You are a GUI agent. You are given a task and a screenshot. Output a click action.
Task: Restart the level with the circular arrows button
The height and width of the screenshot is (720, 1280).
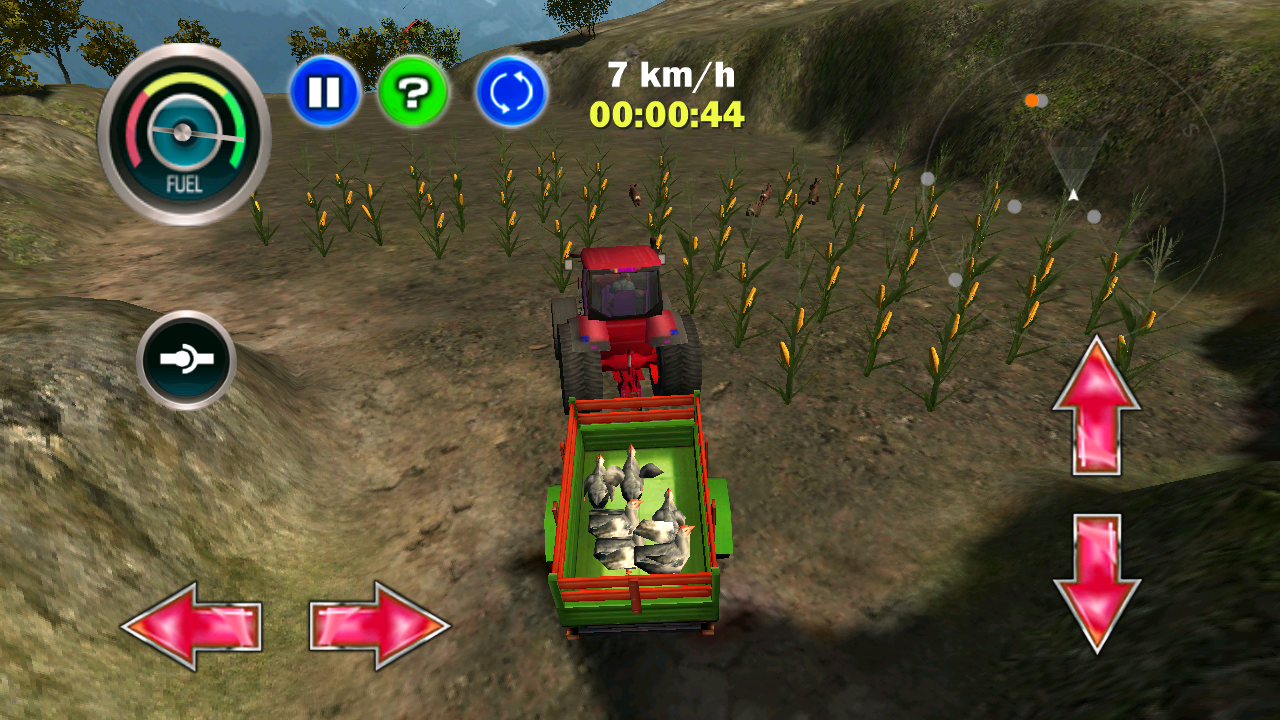pyautogui.click(x=510, y=91)
